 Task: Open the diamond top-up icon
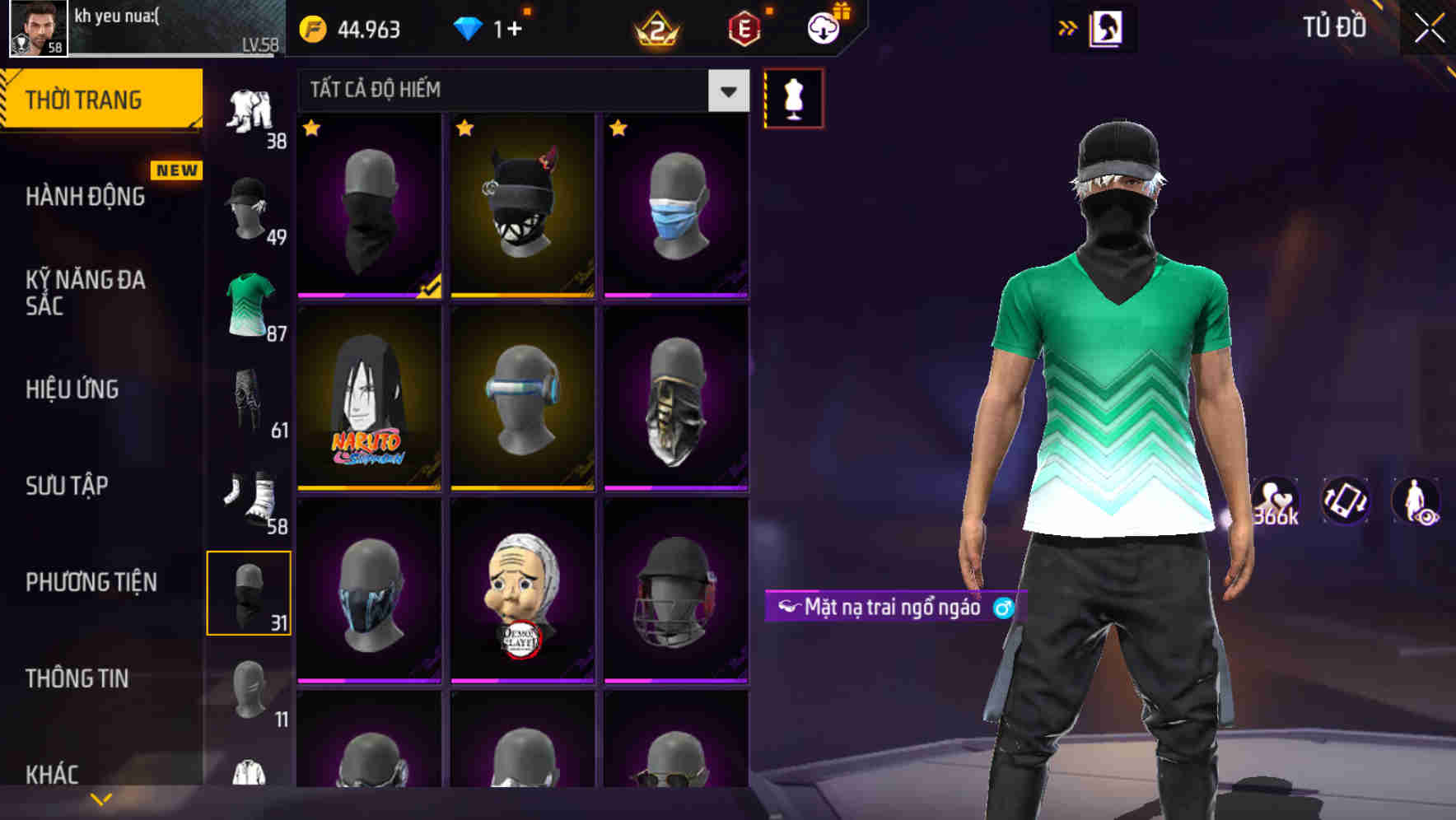[x=469, y=28]
